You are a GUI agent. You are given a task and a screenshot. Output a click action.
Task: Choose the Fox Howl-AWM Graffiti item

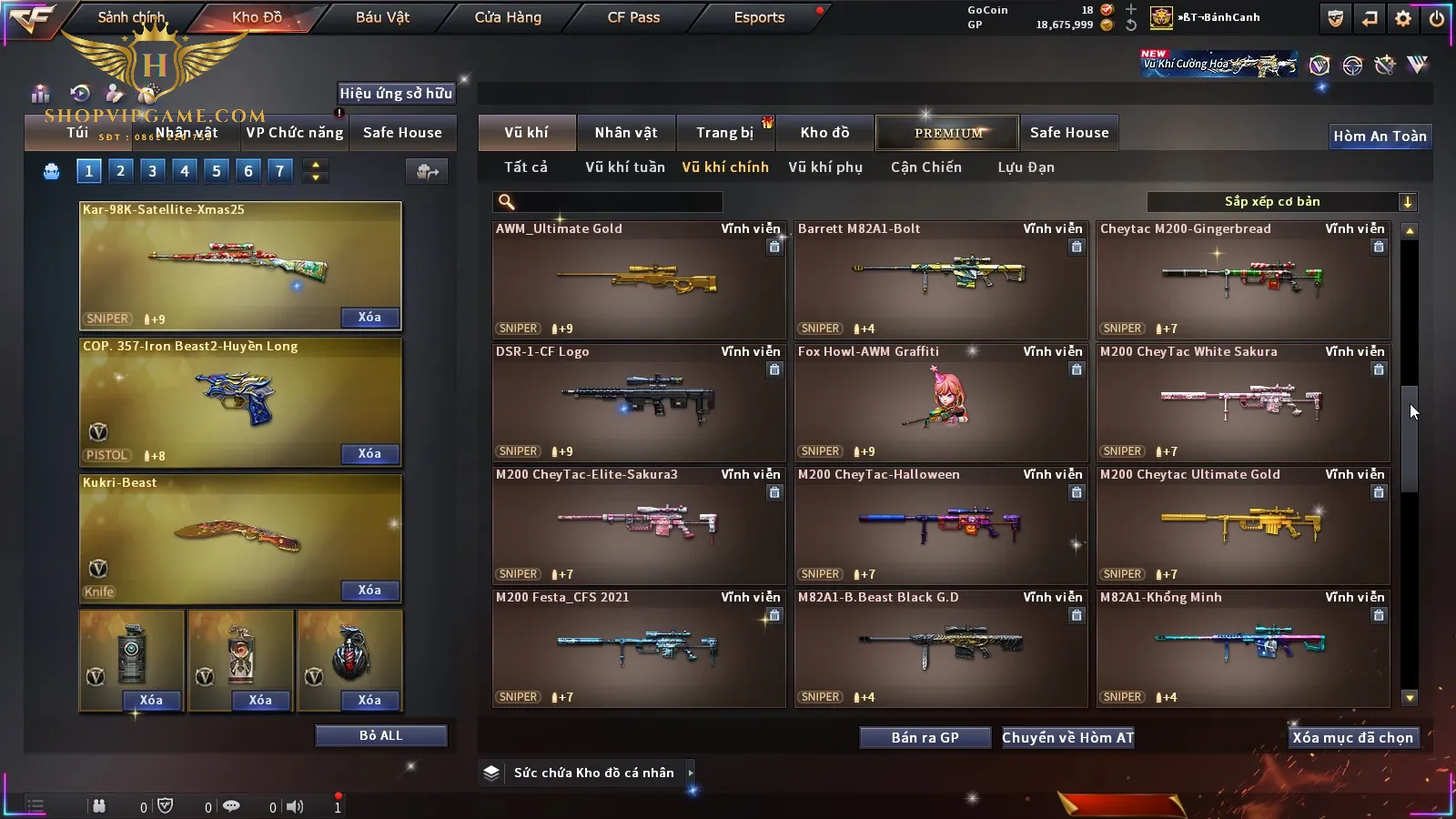[x=940, y=402]
